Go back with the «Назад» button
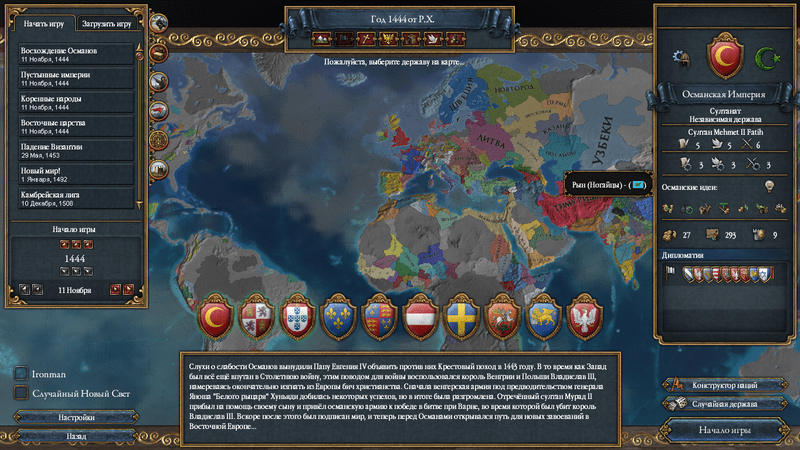 tap(75, 437)
